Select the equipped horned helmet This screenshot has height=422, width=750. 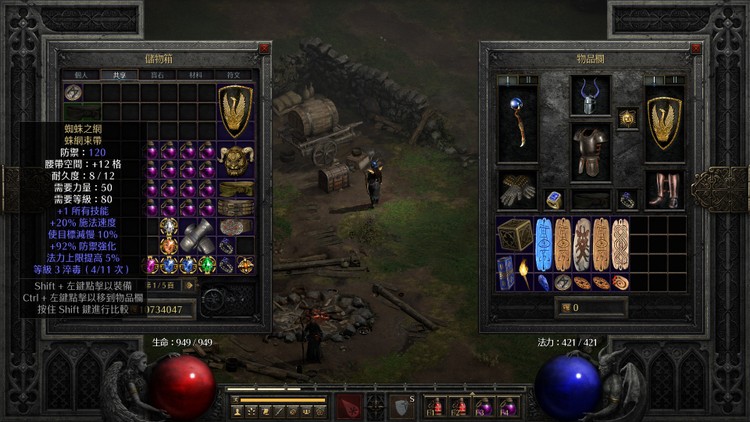(590, 97)
